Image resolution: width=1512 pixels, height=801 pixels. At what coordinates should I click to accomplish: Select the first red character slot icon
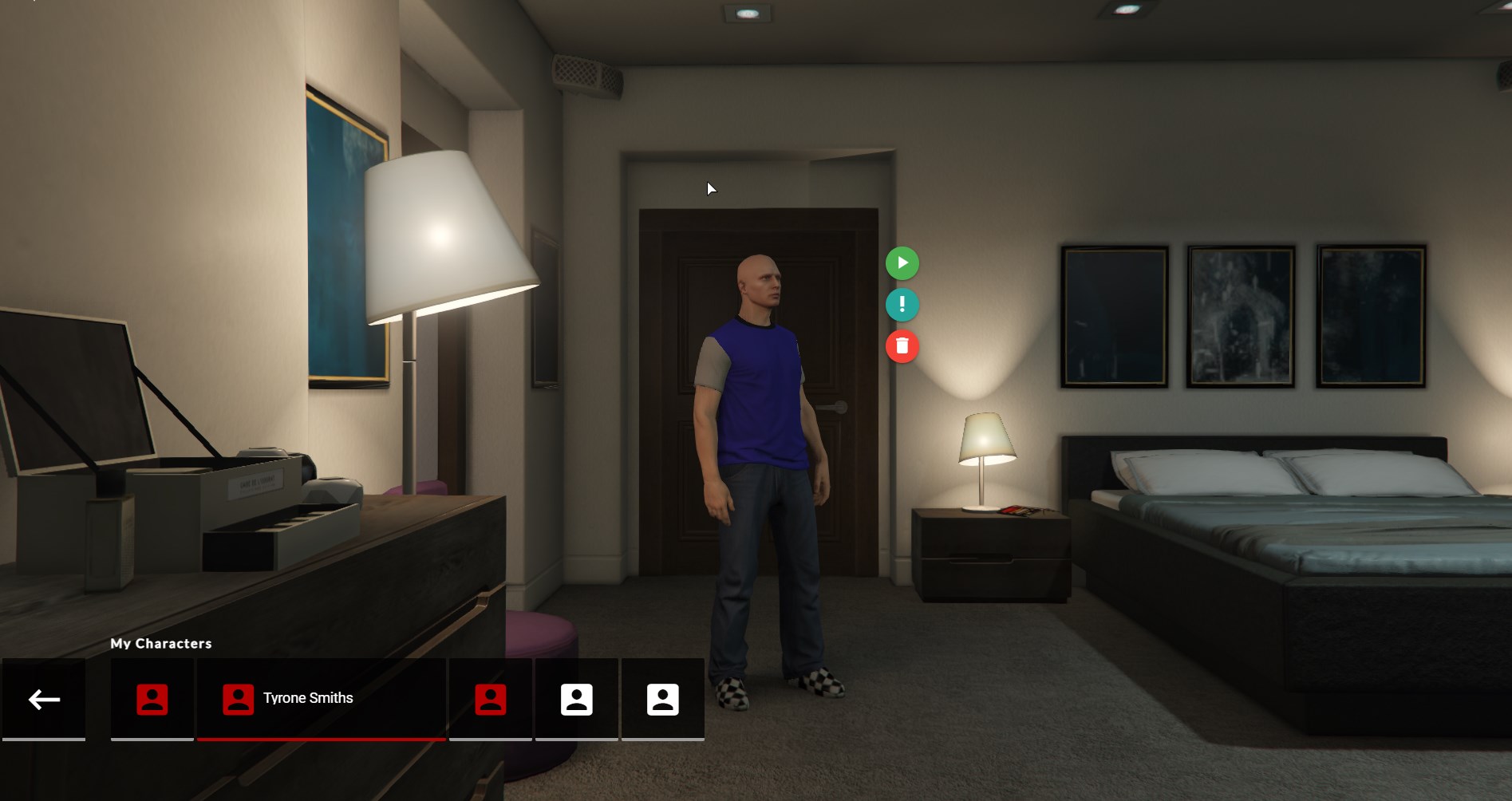click(152, 698)
